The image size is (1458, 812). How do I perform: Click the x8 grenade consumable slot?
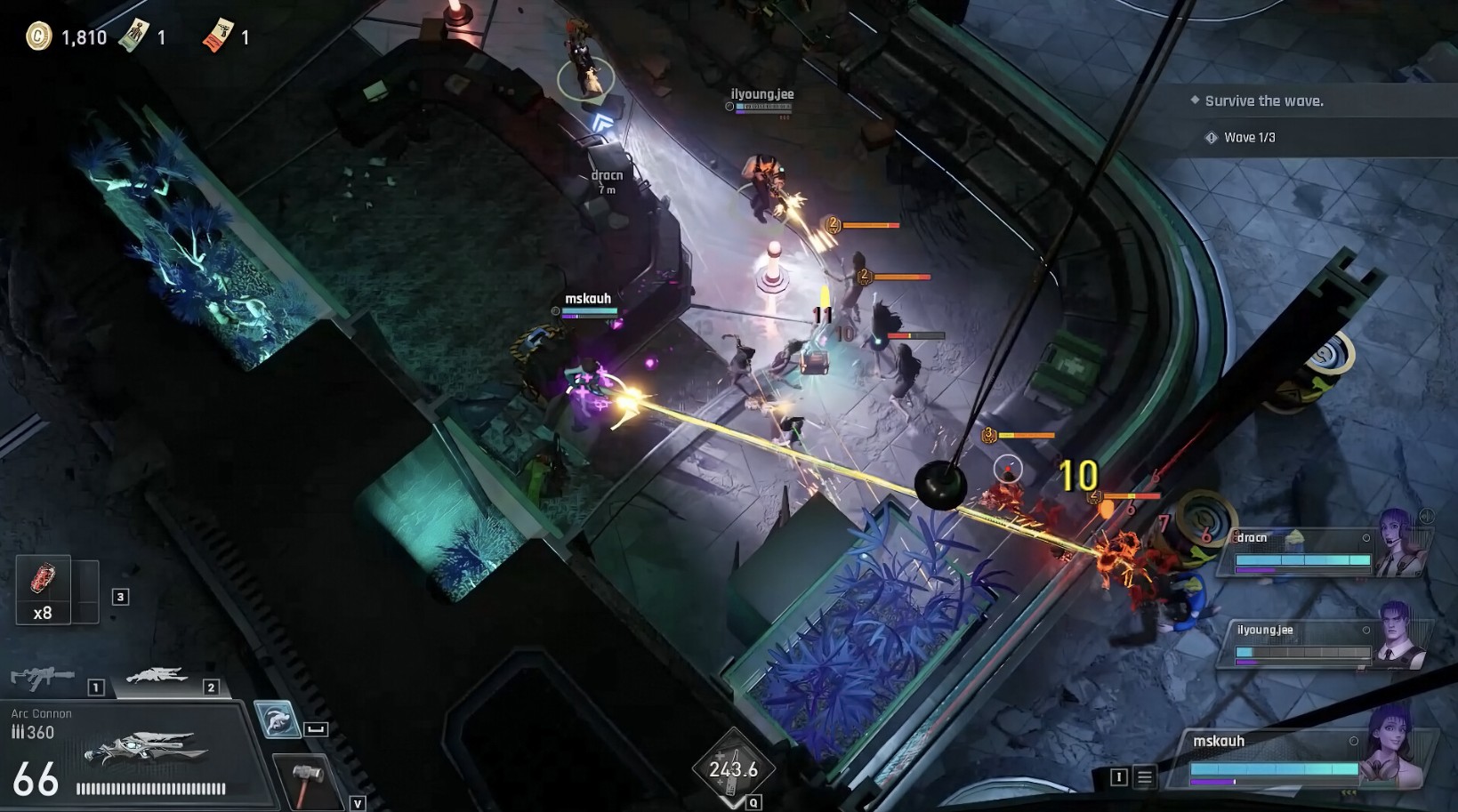44,589
